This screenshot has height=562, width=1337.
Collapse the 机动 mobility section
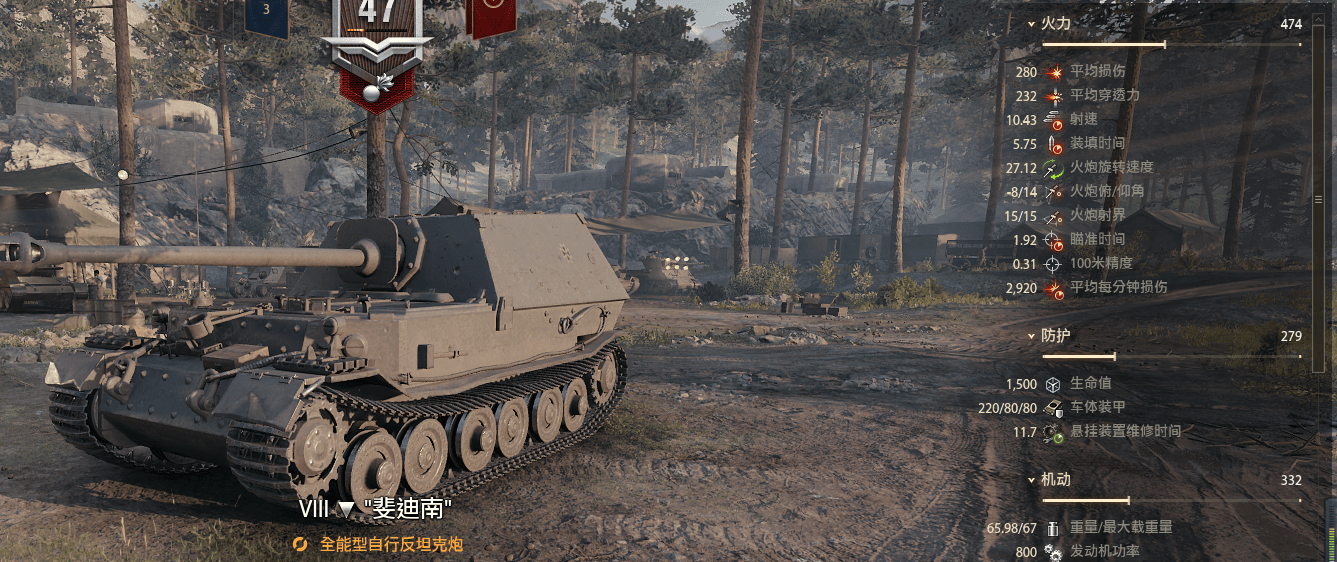[1032, 480]
